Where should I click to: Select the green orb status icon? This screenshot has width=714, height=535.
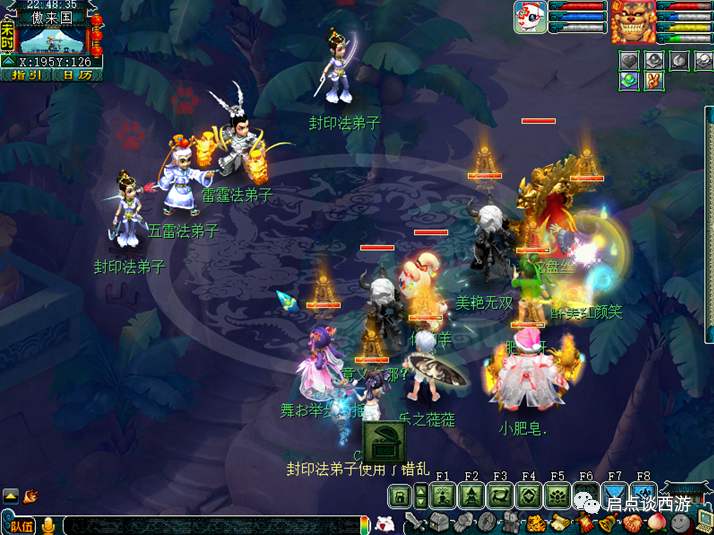(628, 81)
